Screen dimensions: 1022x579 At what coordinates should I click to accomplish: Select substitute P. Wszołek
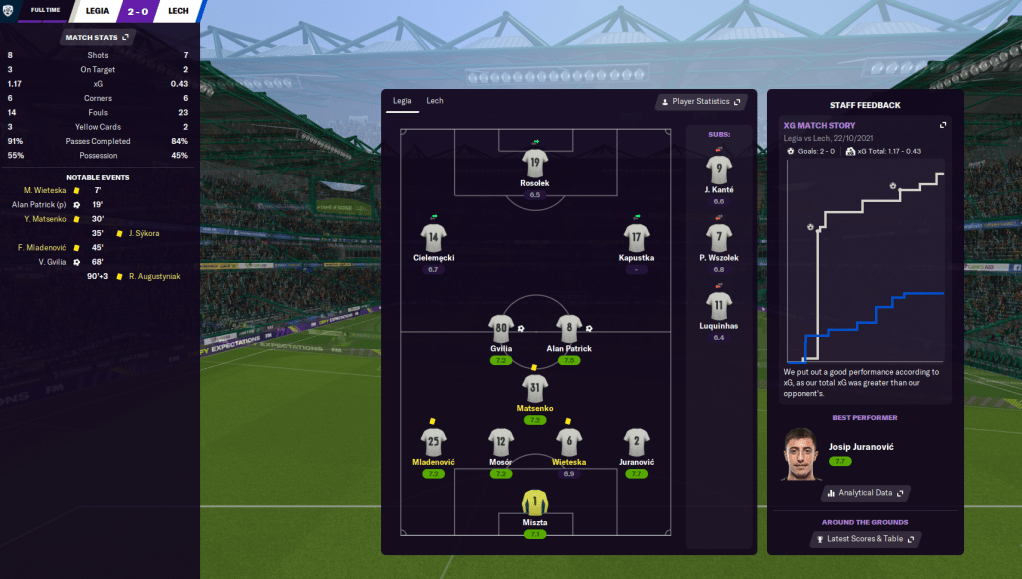(718, 238)
